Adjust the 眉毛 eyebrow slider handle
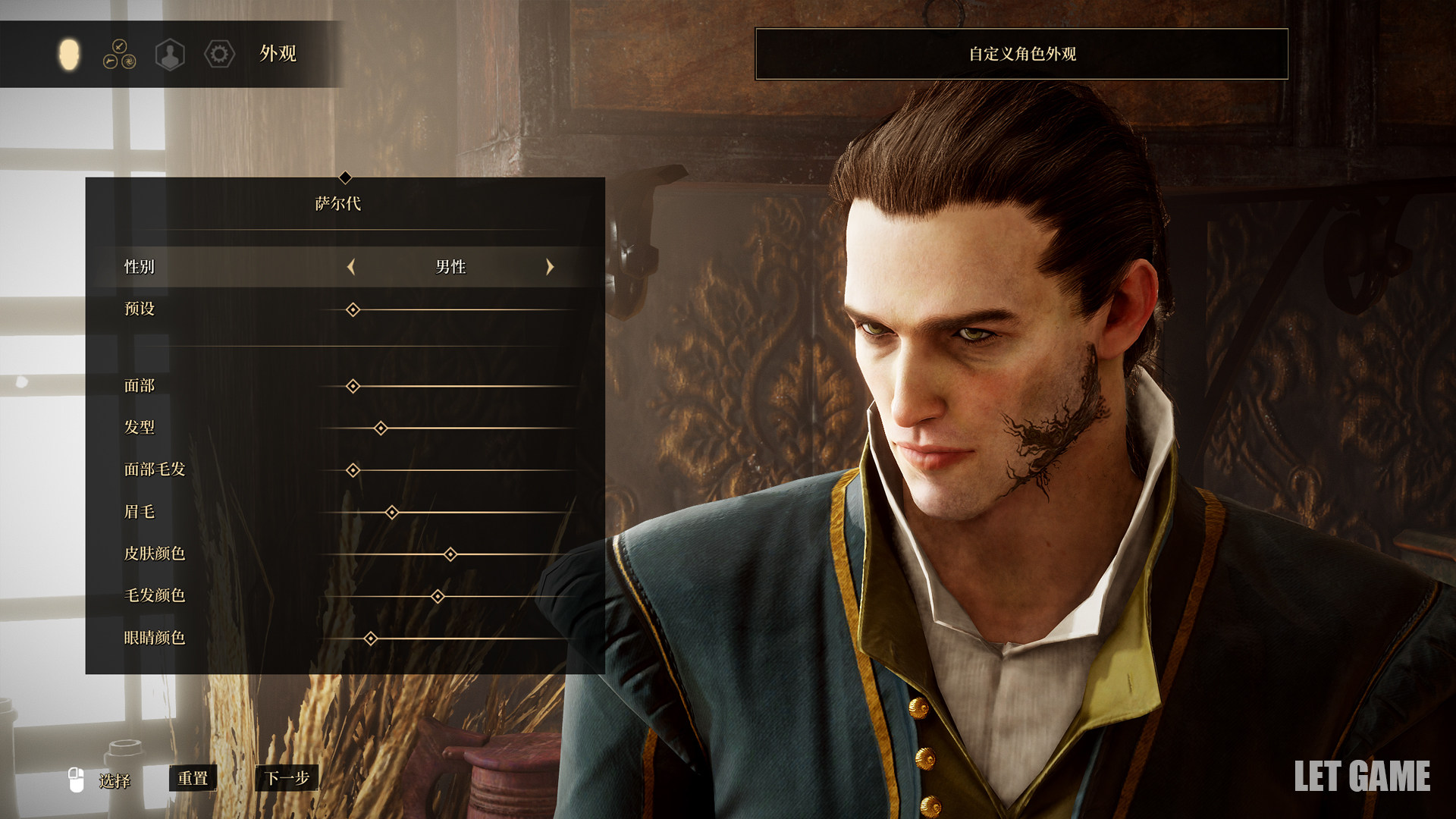 tap(391, 513)
